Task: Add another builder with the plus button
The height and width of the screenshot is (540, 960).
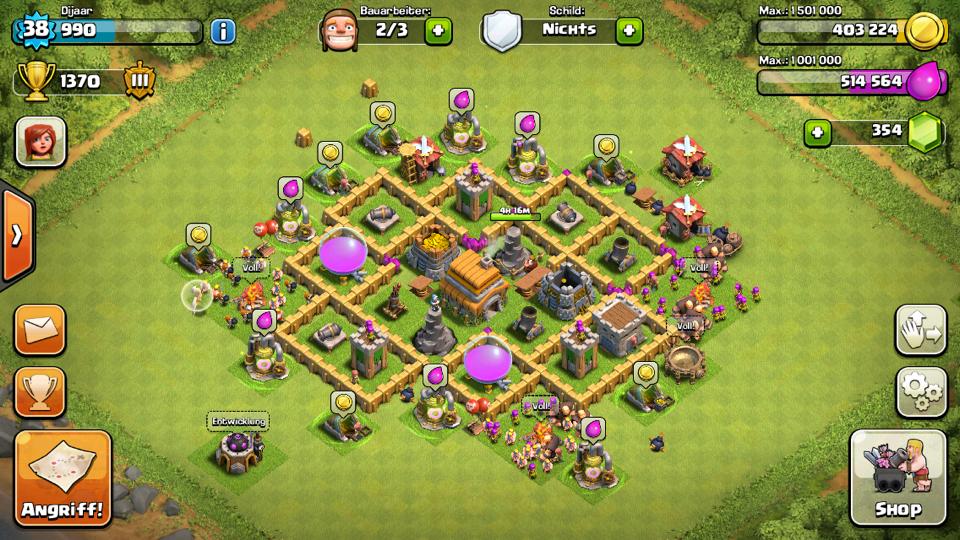Action: point(438,31)
